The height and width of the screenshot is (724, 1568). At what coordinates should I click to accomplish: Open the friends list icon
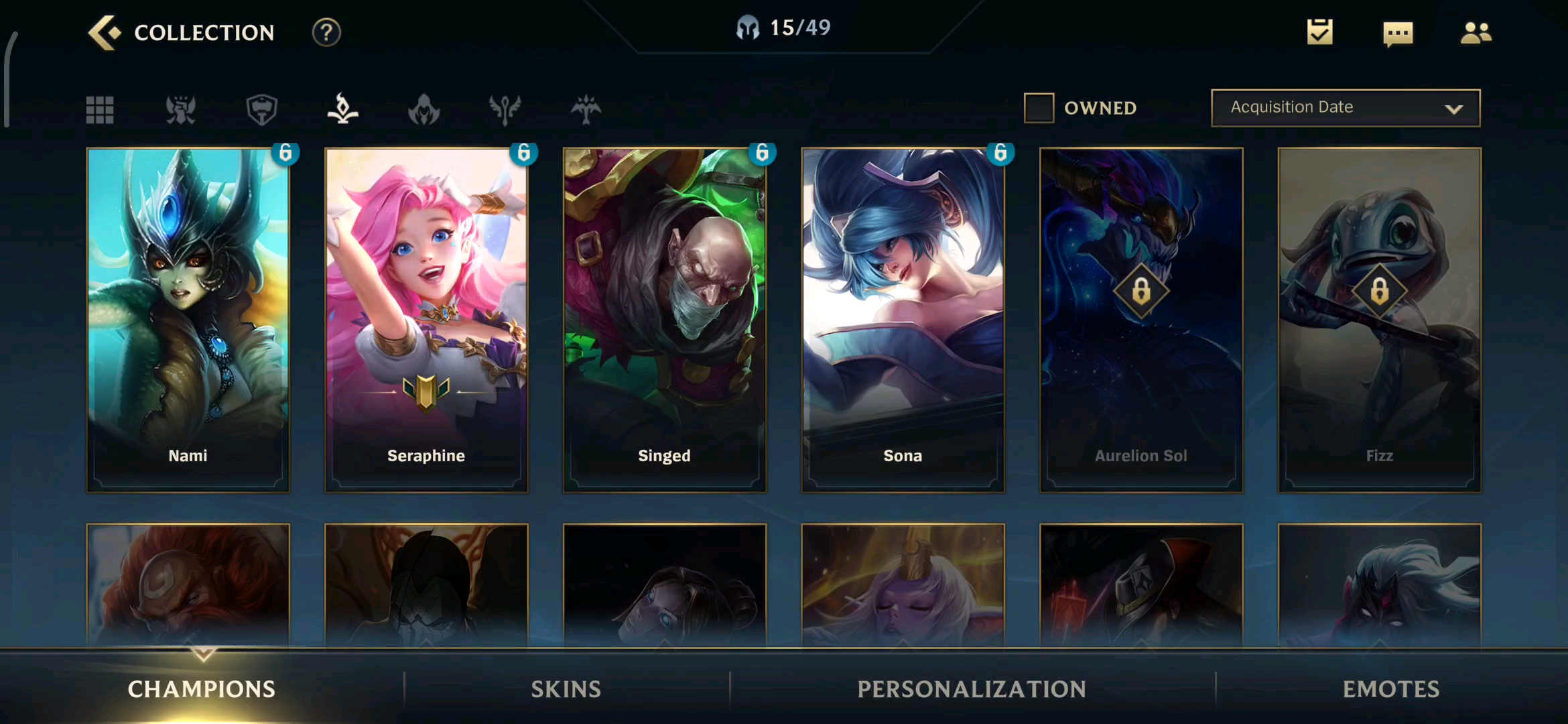(x=1476, y=32)
